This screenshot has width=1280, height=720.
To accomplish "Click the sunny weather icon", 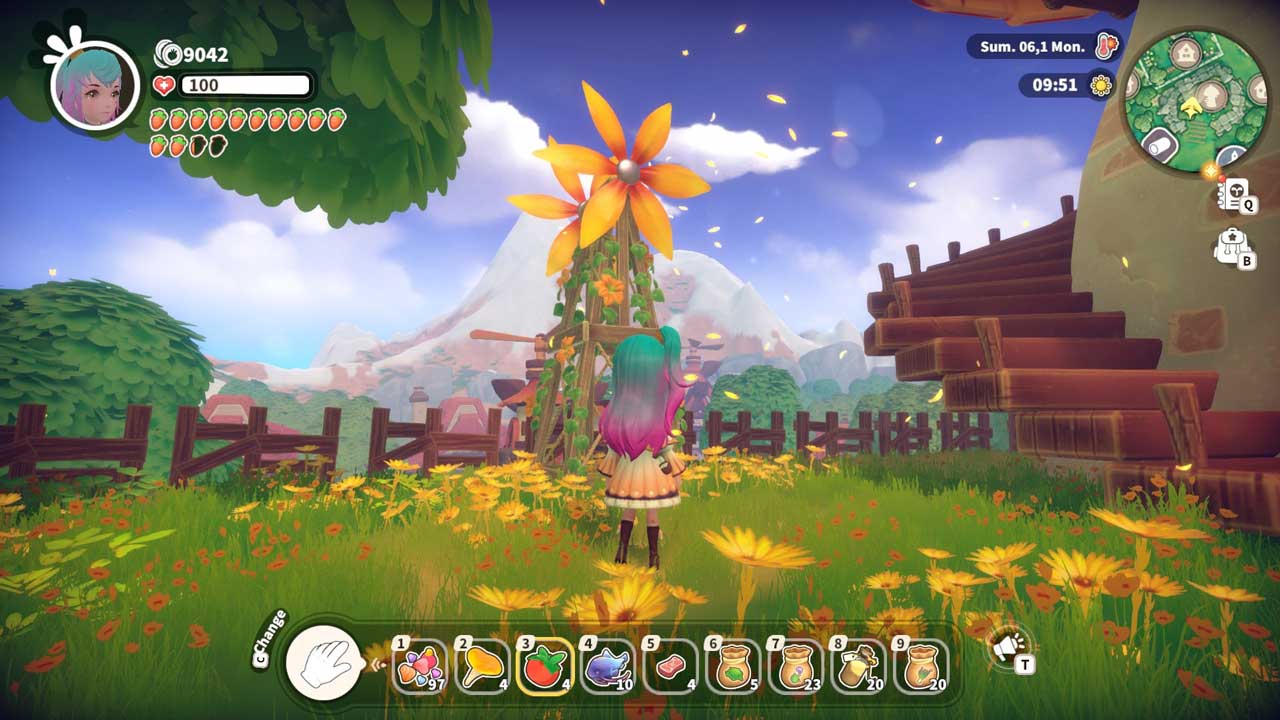I will point(1101,85).
